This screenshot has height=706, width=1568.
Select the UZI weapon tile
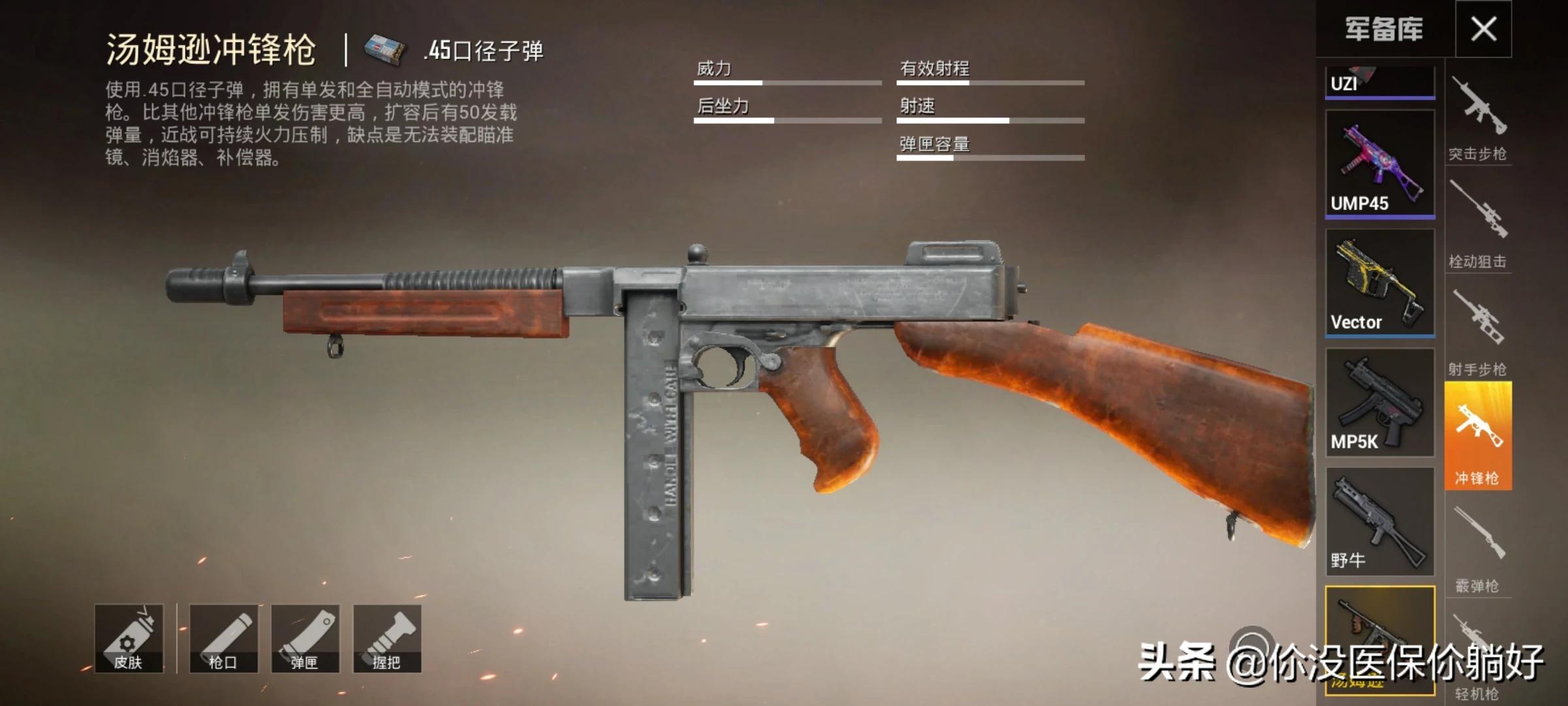coord(1379,82)
